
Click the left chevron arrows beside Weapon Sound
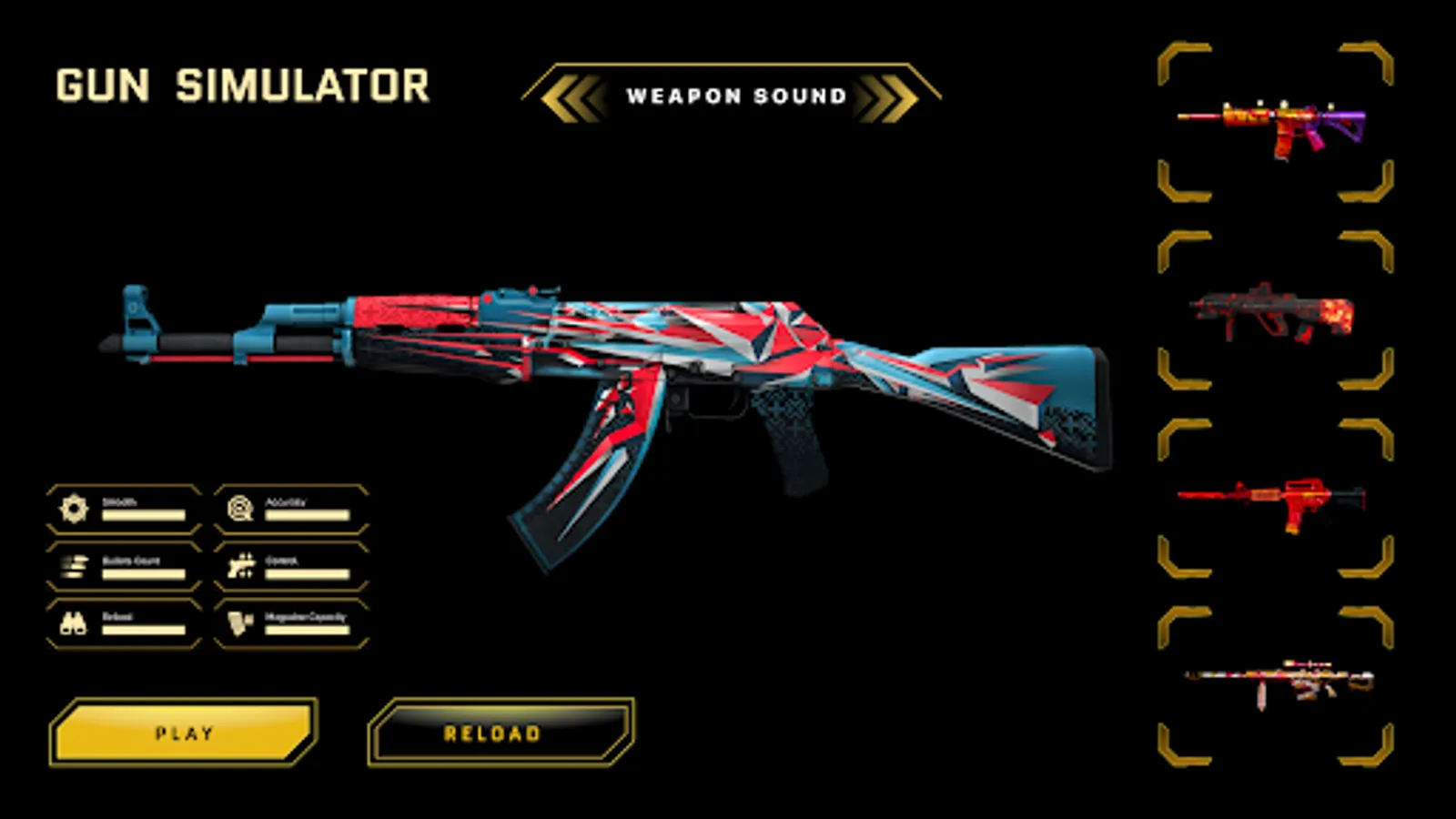click(x=573, y=95)
